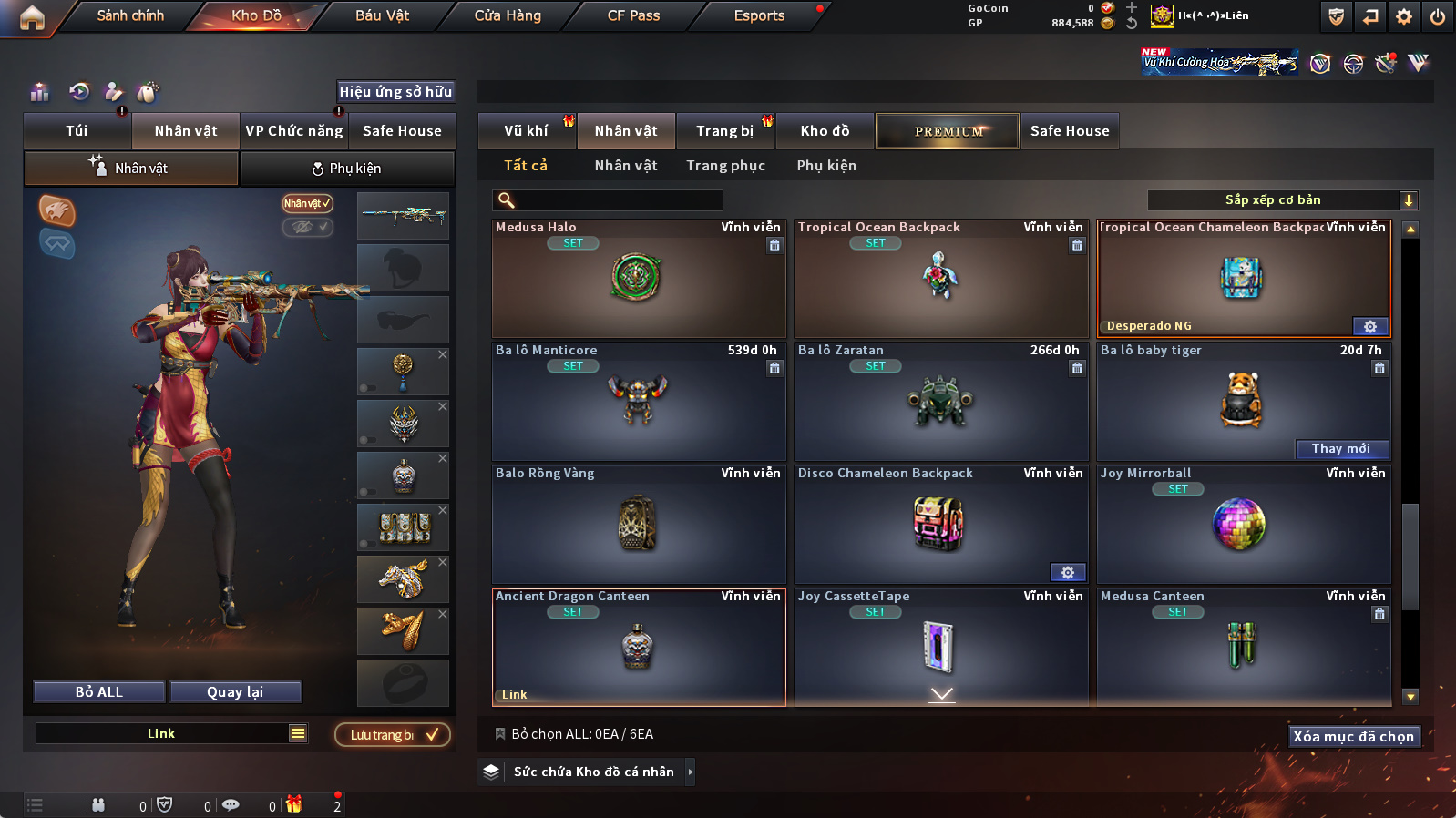Click the Quay lại button
Screen dimensions: 1456x818
coord(235,692)
